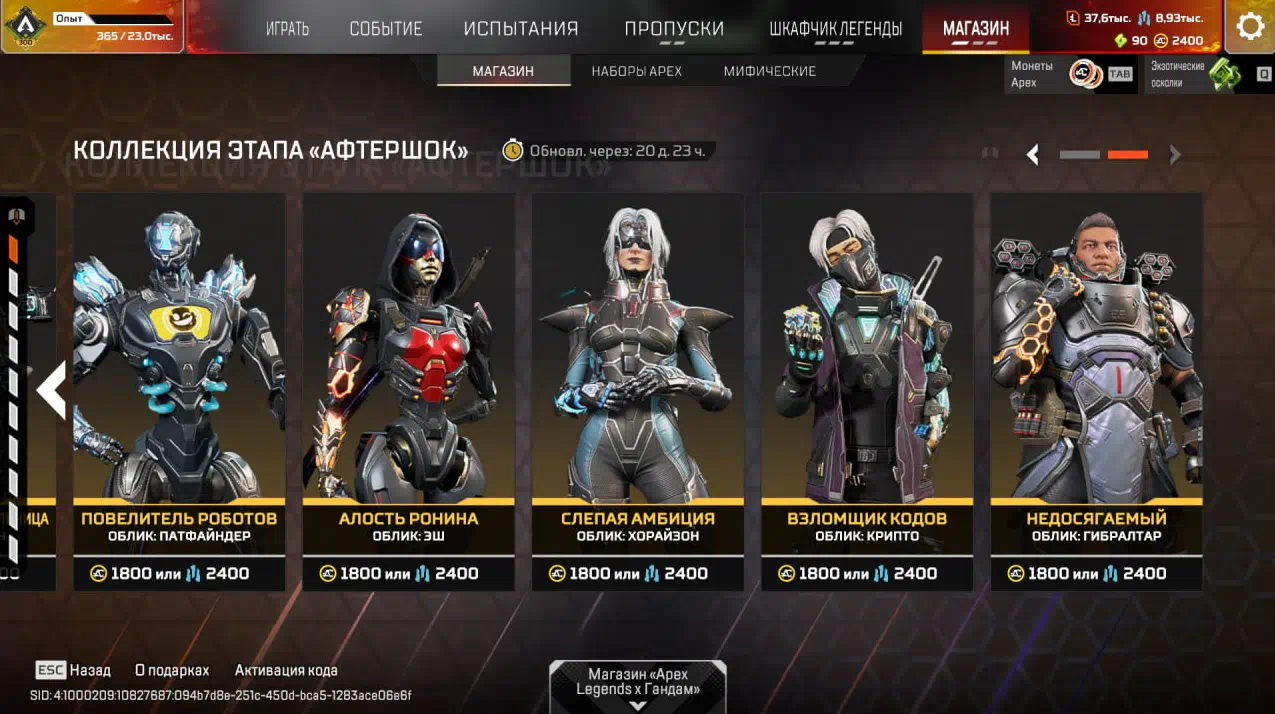Click О подарках at the bottom
1275x714 pixels.
point(172,670)
